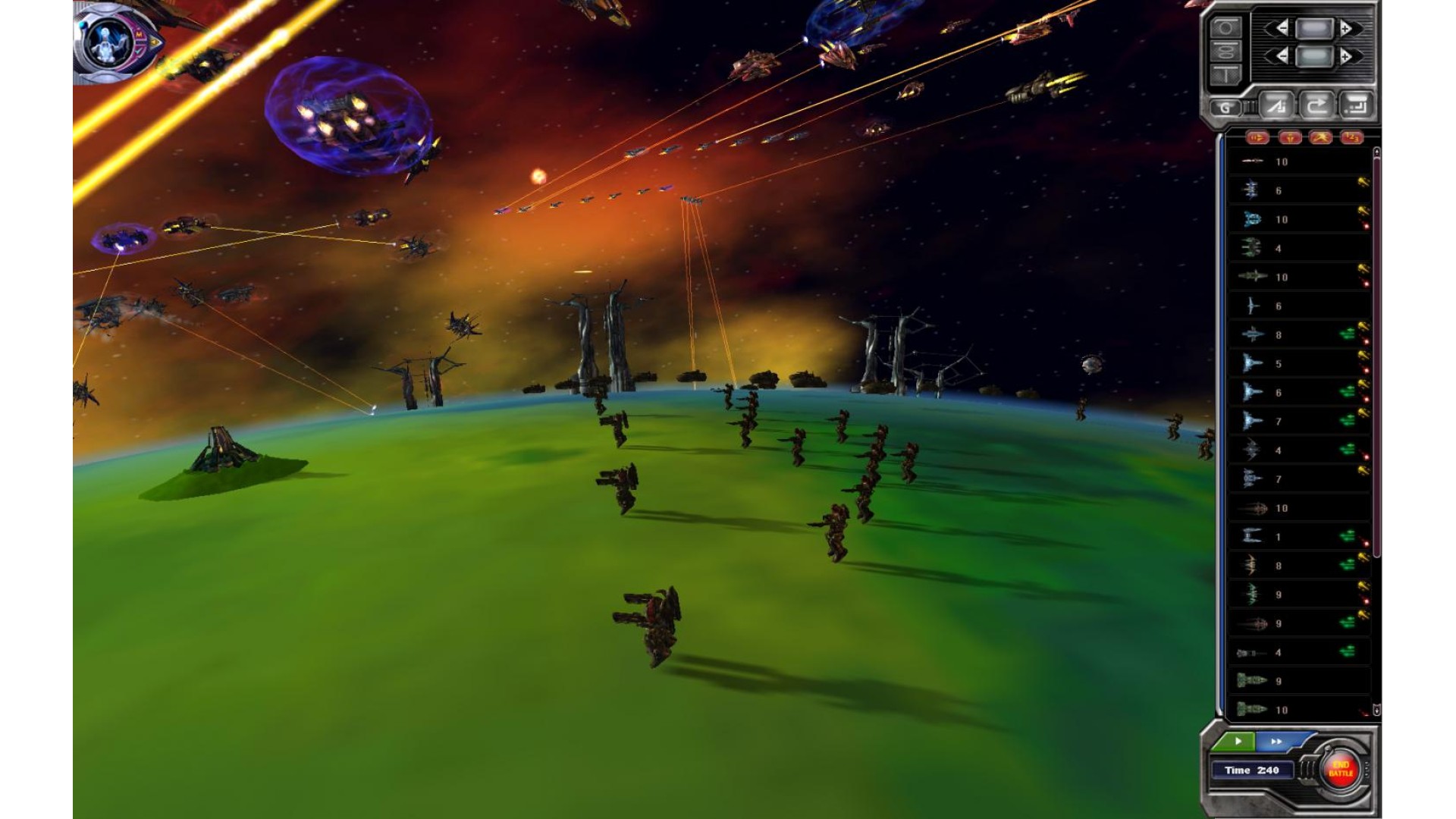Fast-forward the battle with the blue button

[x=1277, y=741]
